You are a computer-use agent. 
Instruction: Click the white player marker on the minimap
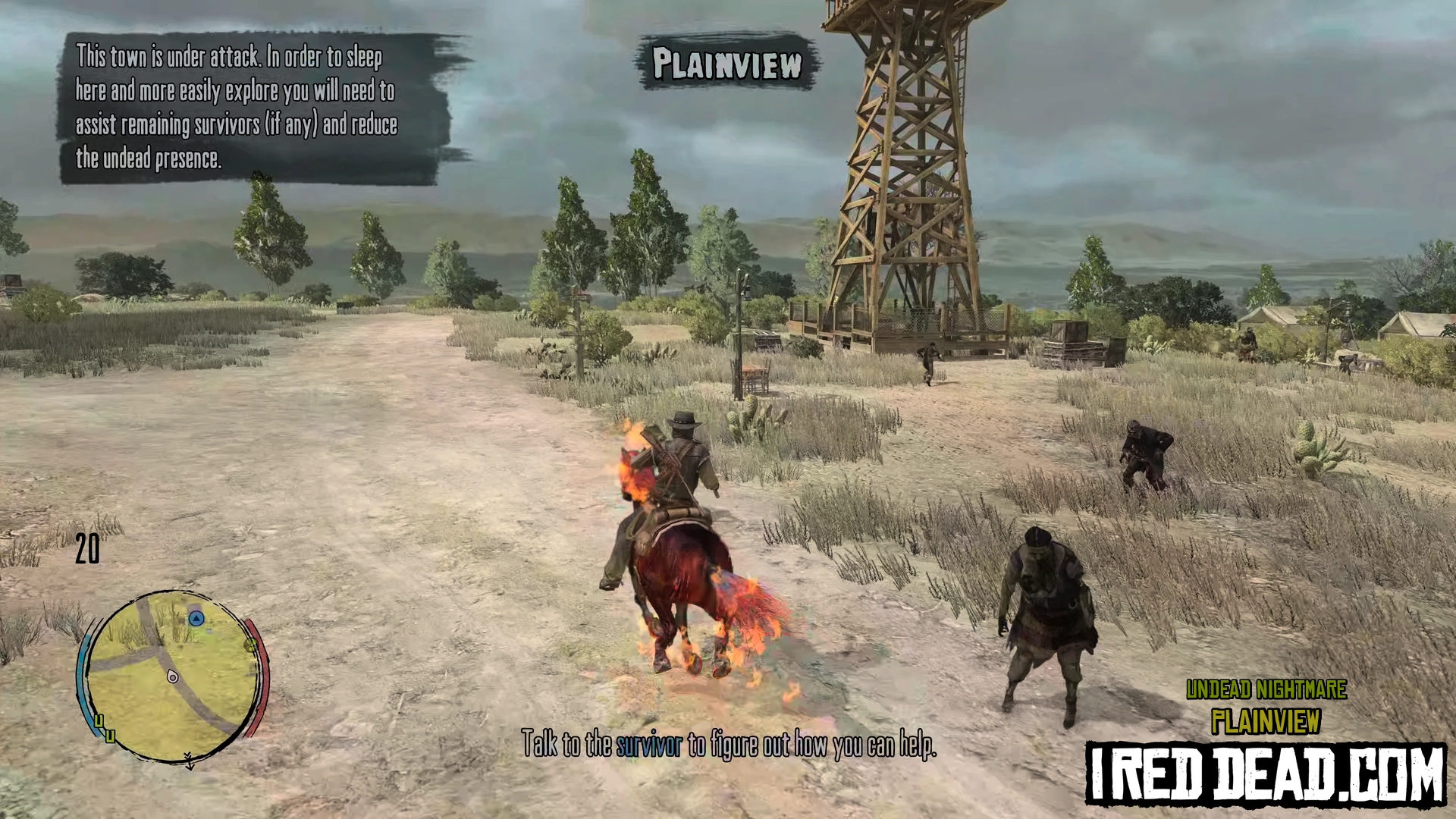tap(173, 676)
